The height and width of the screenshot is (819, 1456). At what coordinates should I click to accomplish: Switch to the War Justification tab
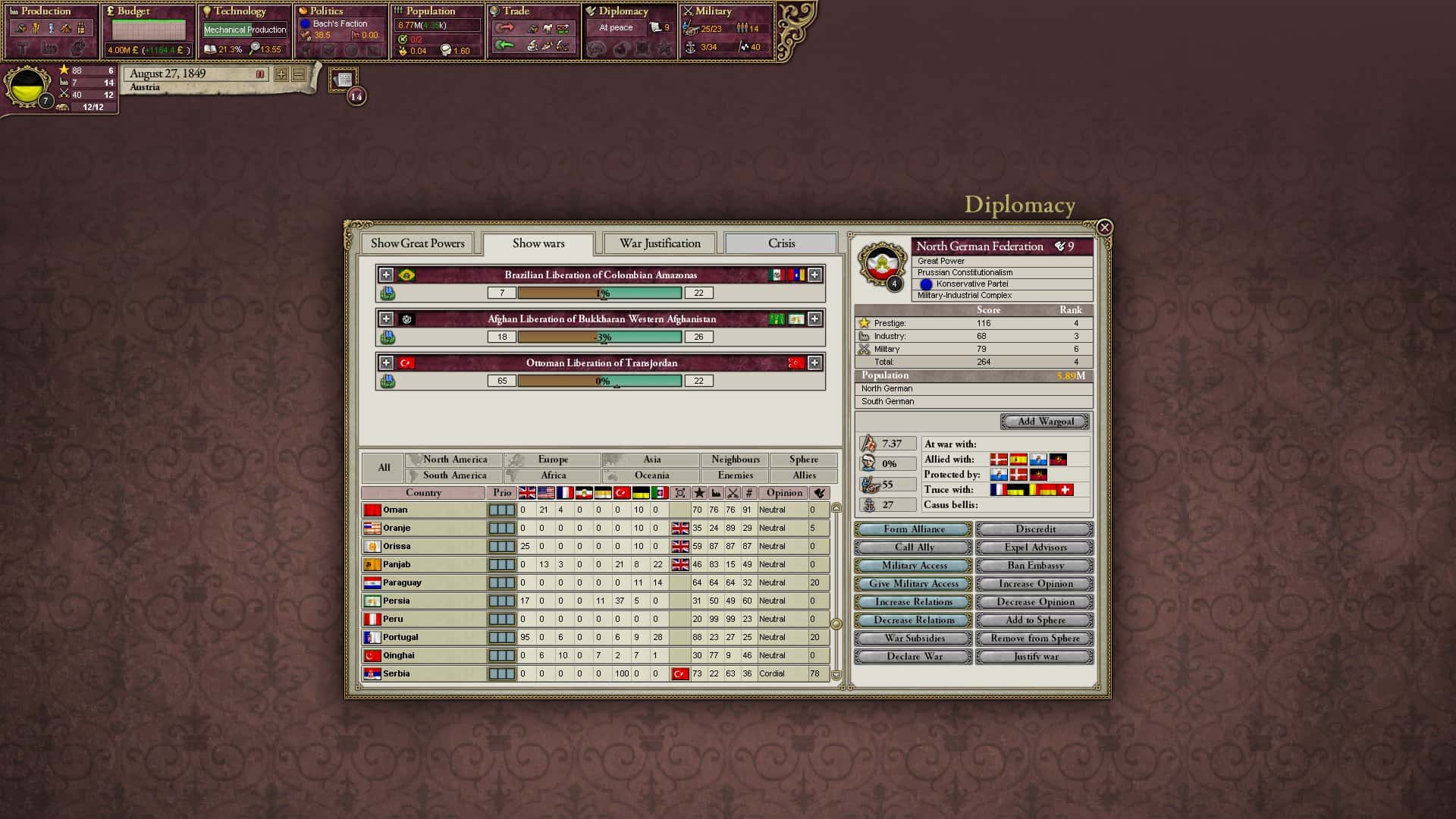[x=659, y=243]
